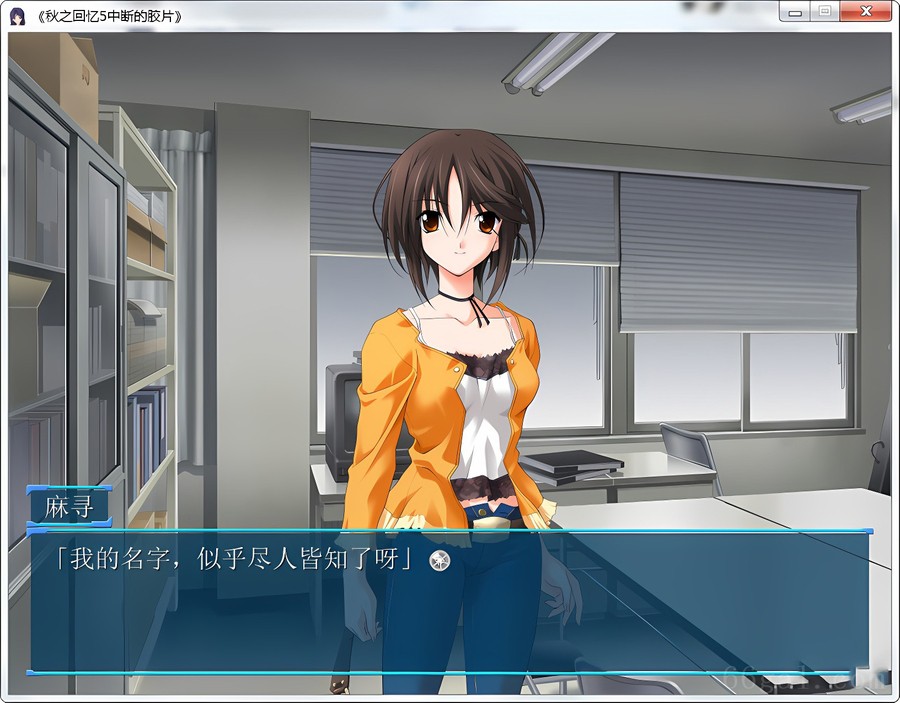The image size is (900, 703).
Task: Maximize the game window
Action: point(825,12)
